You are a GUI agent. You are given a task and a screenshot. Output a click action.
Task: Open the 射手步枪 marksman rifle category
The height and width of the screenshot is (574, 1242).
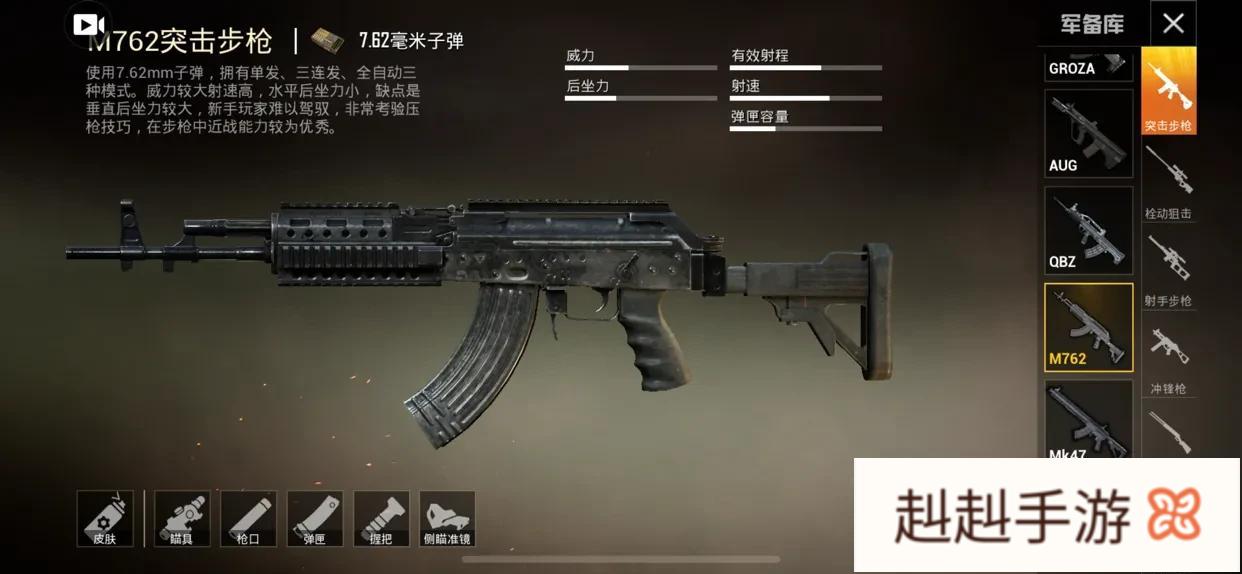pyautogui.click(x=1169, y=268)
